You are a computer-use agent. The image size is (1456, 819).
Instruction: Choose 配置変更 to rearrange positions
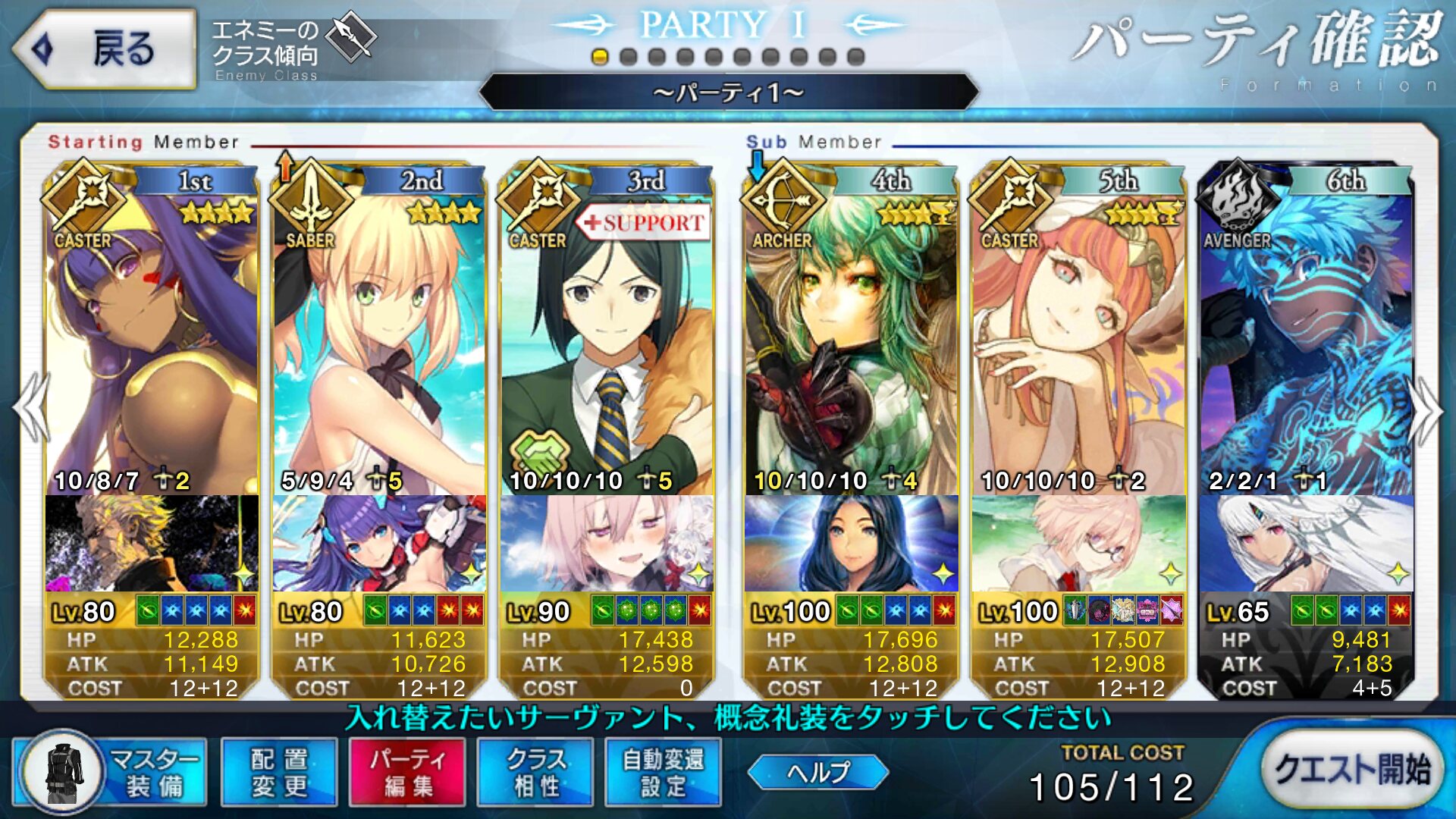279,772
